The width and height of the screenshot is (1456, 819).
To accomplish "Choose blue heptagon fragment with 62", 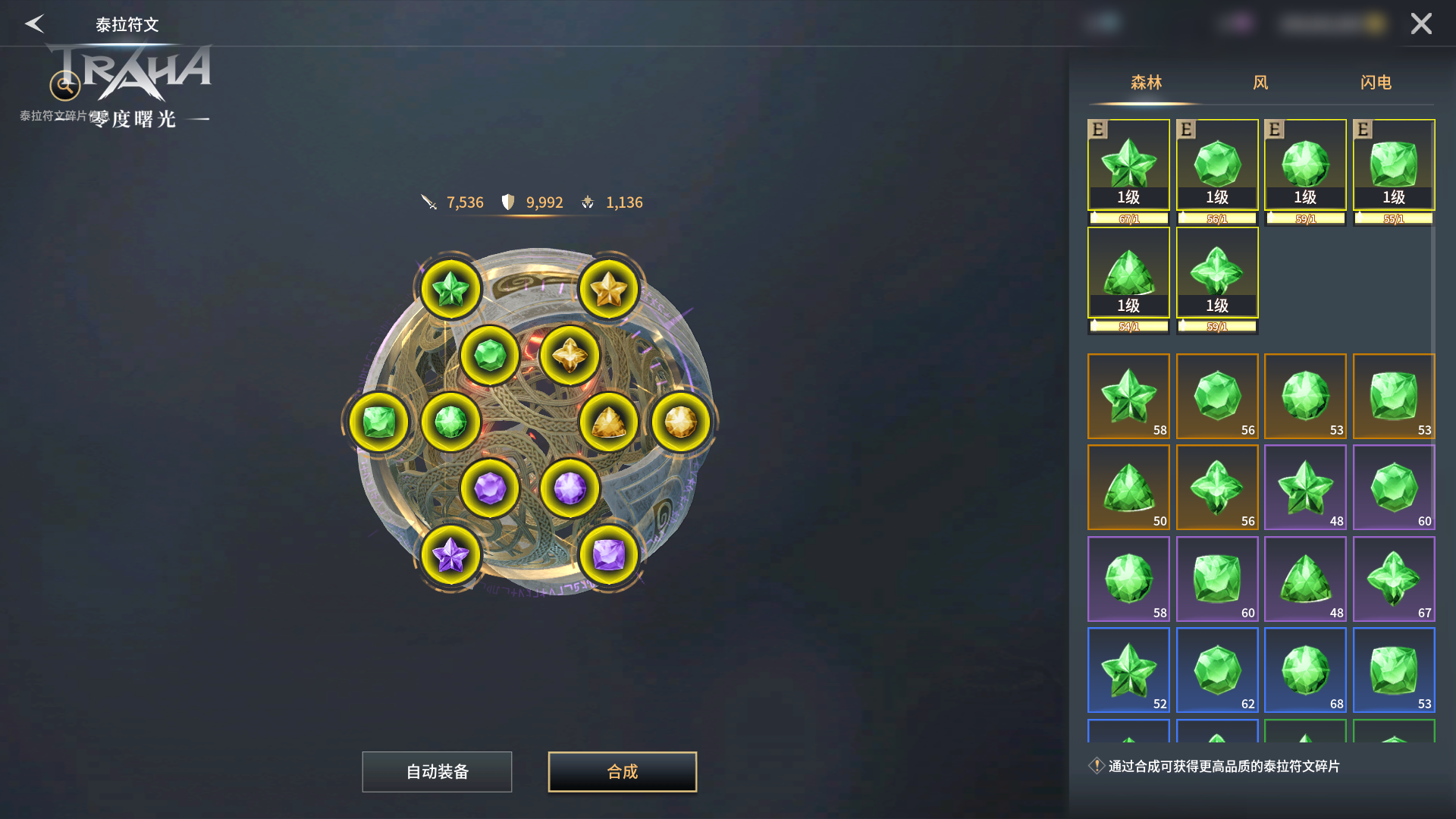I will 1217,670.
